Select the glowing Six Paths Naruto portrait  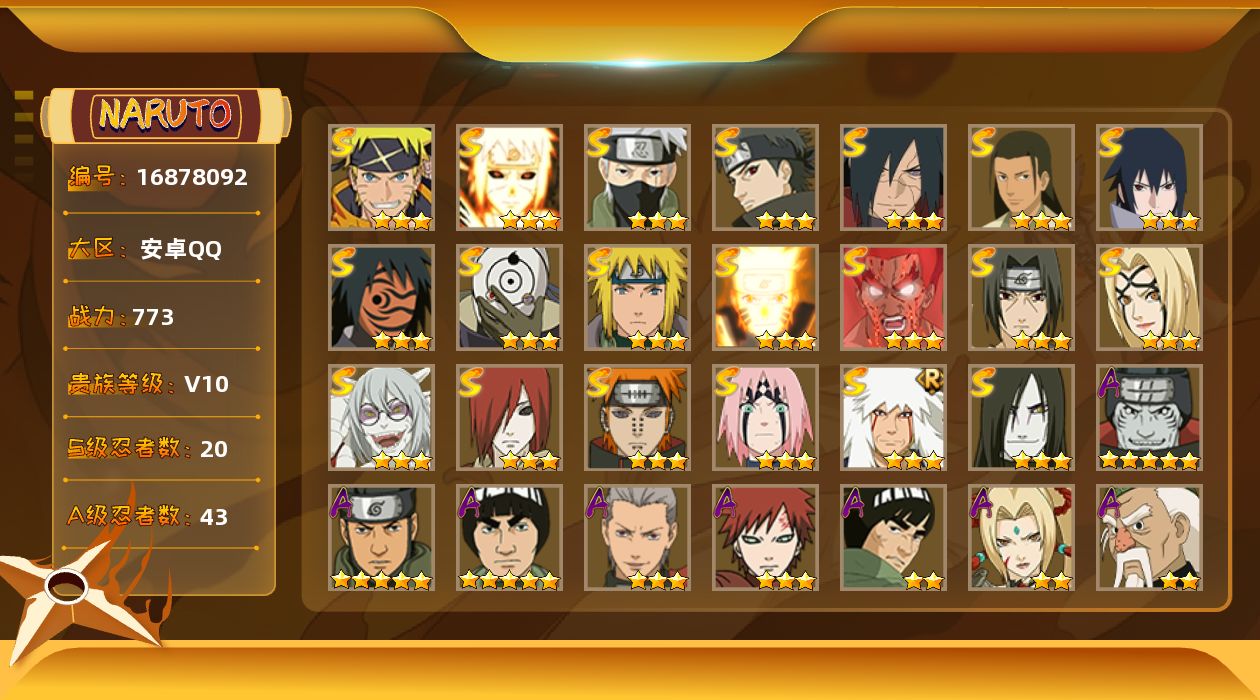click(x=509, y=178)
